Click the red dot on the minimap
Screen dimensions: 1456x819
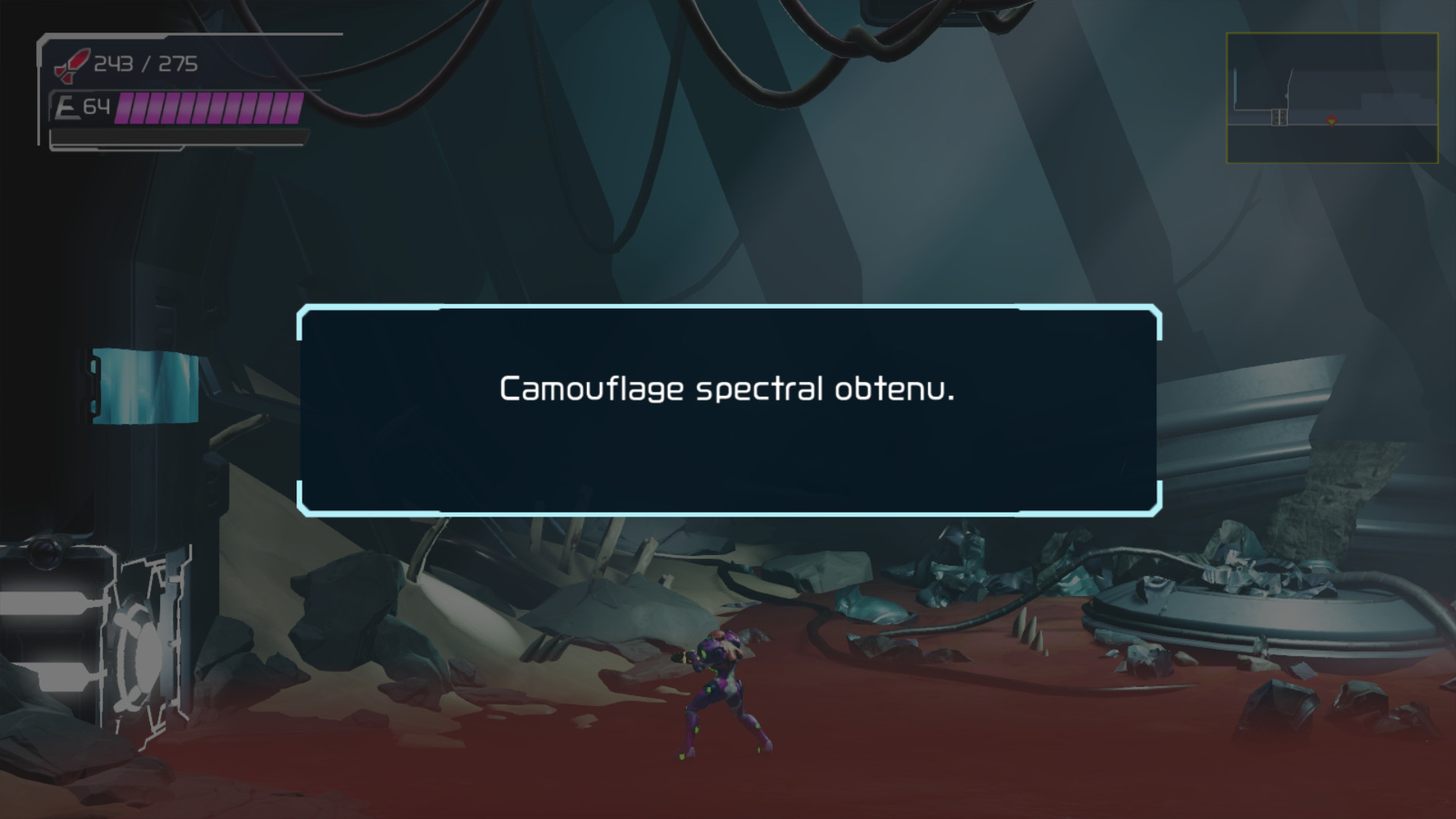pyautogui.click(x=1333, y=120)
